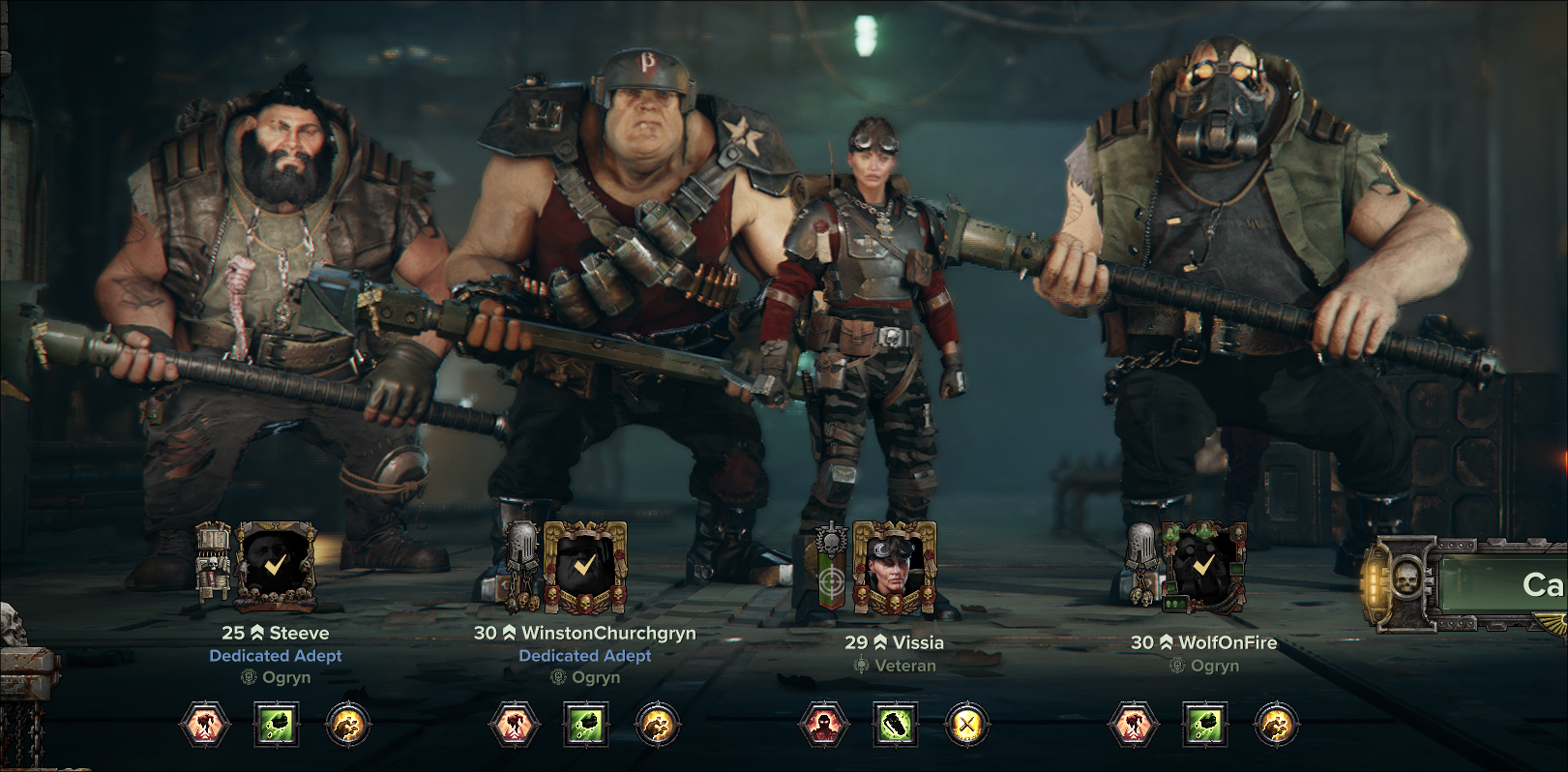The image size is (1568, 772).
Task: Inspect Vissia's green grenade blitz icon
Action: click(x=896, y=725)
